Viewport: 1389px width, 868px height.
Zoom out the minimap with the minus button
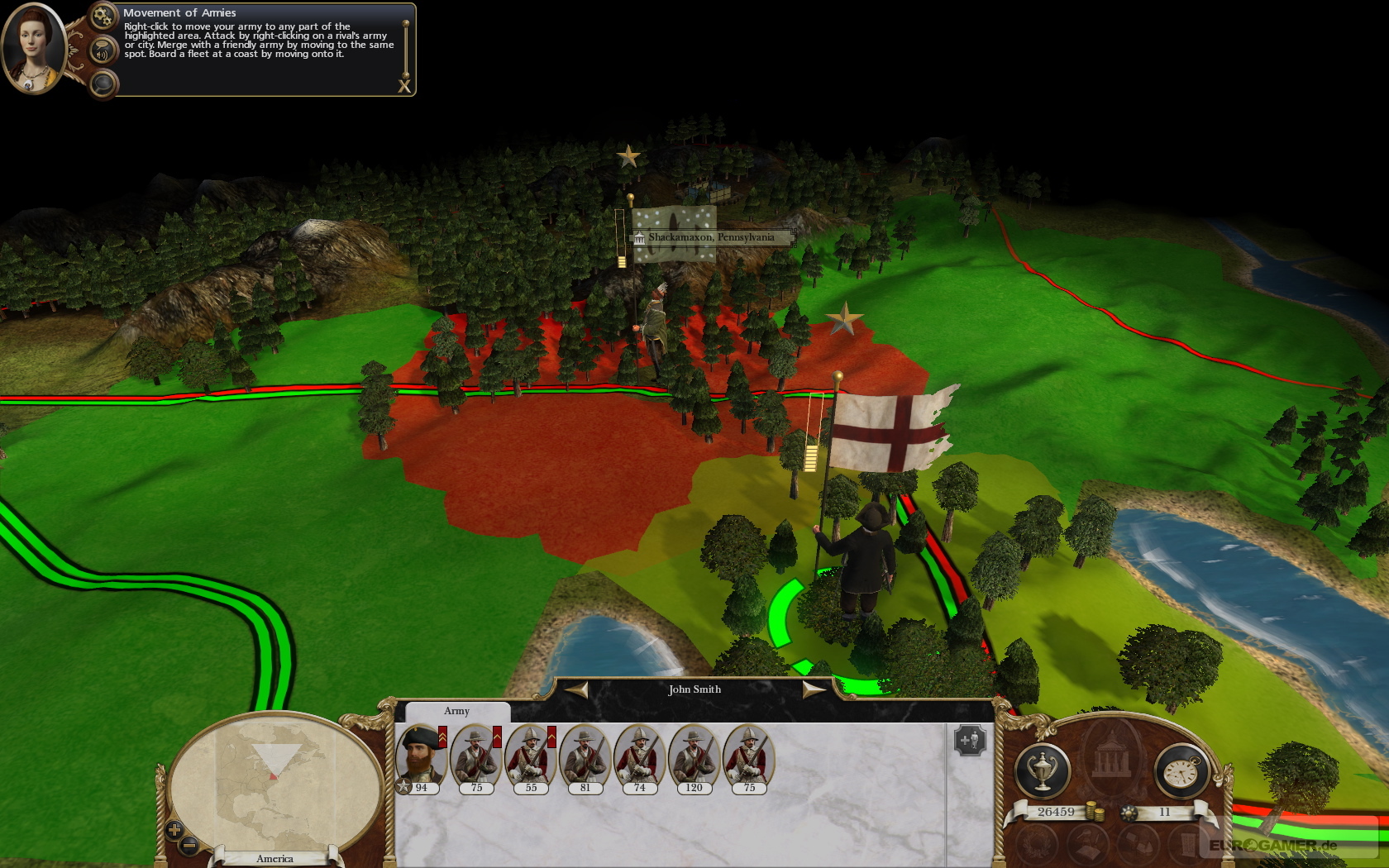(189, 845)
